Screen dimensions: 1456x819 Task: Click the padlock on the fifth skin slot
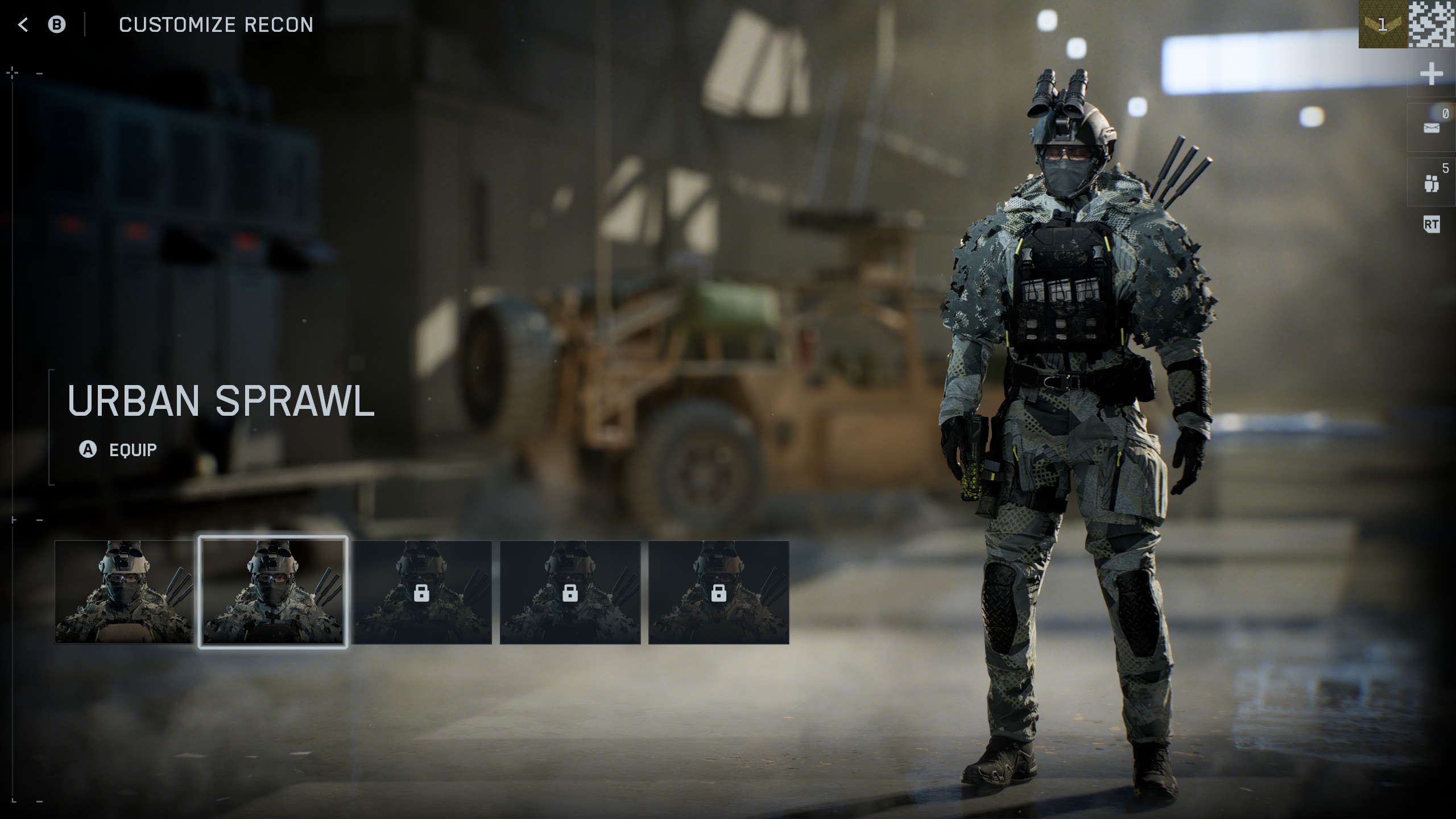(718, 593)
